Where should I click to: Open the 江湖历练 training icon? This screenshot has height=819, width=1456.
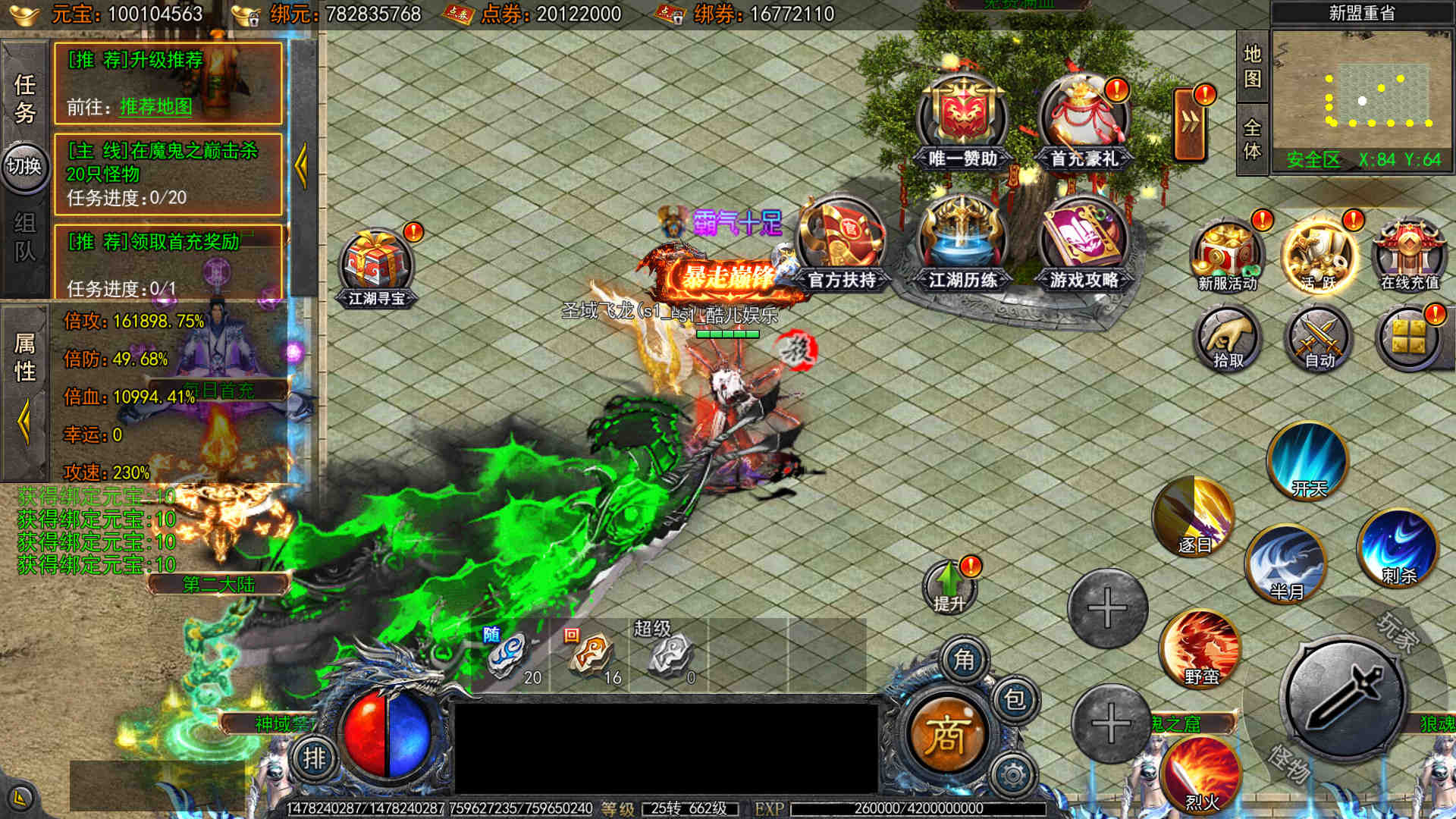[962, 243]
